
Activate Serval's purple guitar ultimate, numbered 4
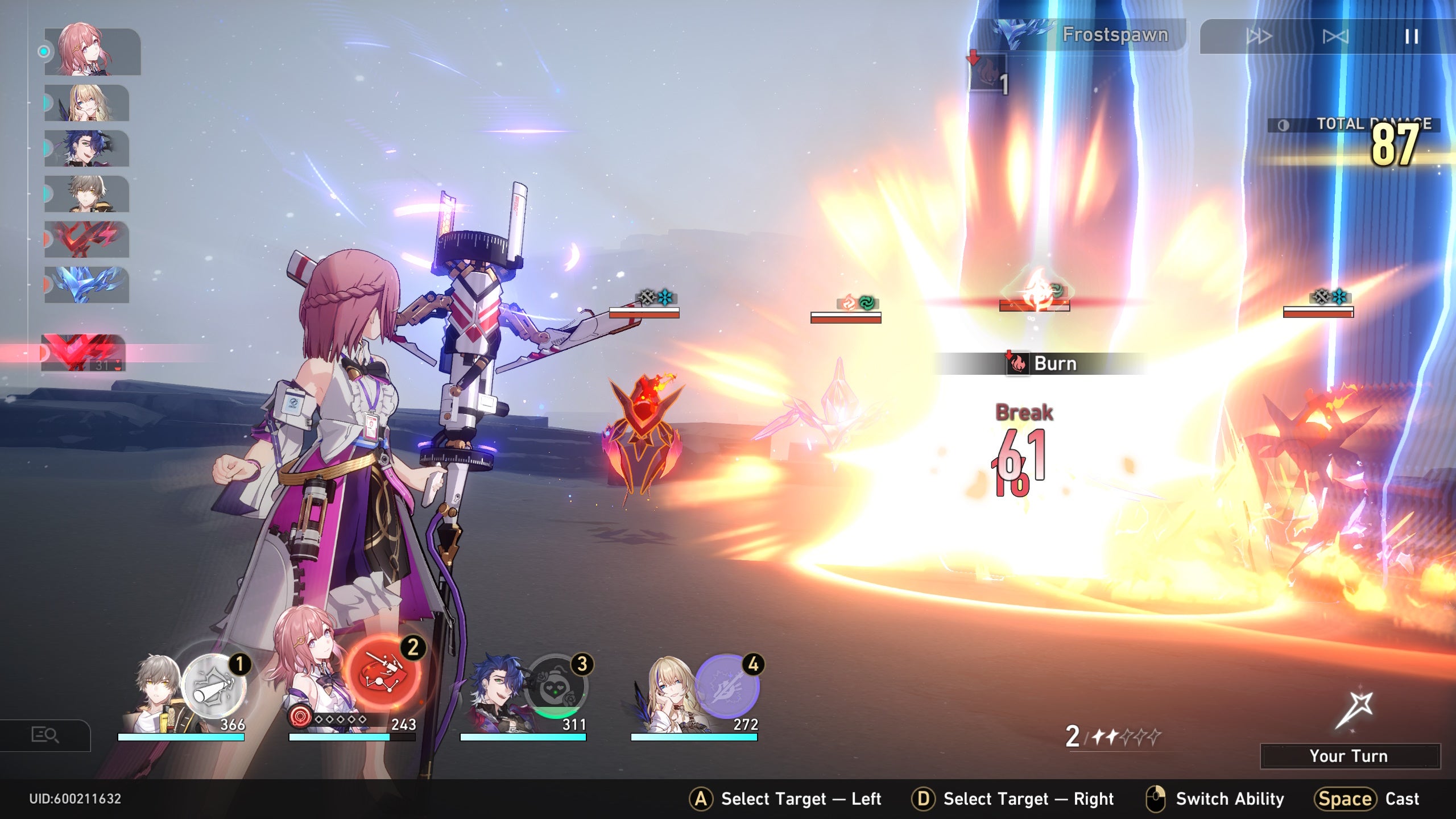pyautogui.click(x=727, y=686)
